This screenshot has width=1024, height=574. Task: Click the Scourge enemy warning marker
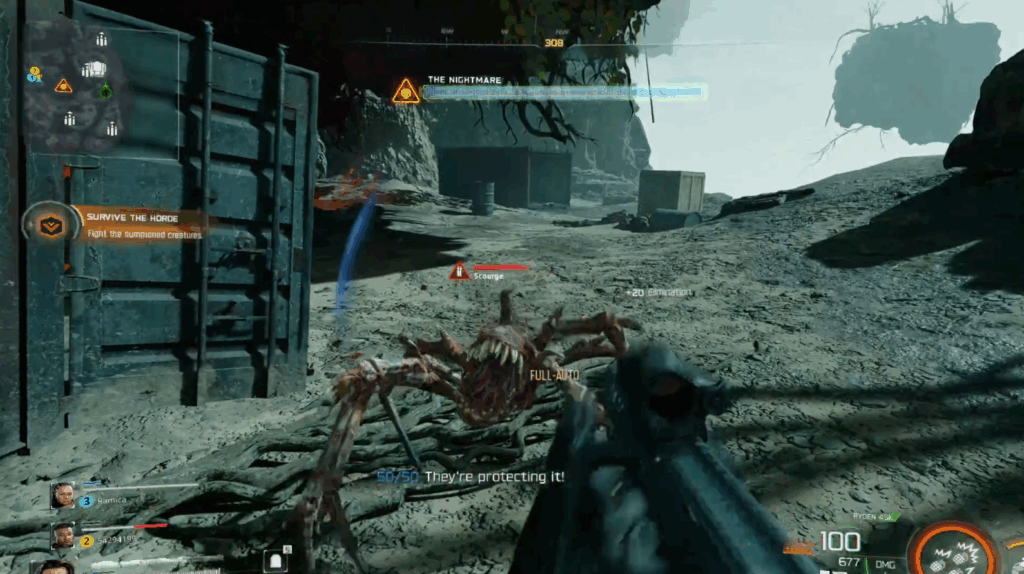[x=459, y=271]
